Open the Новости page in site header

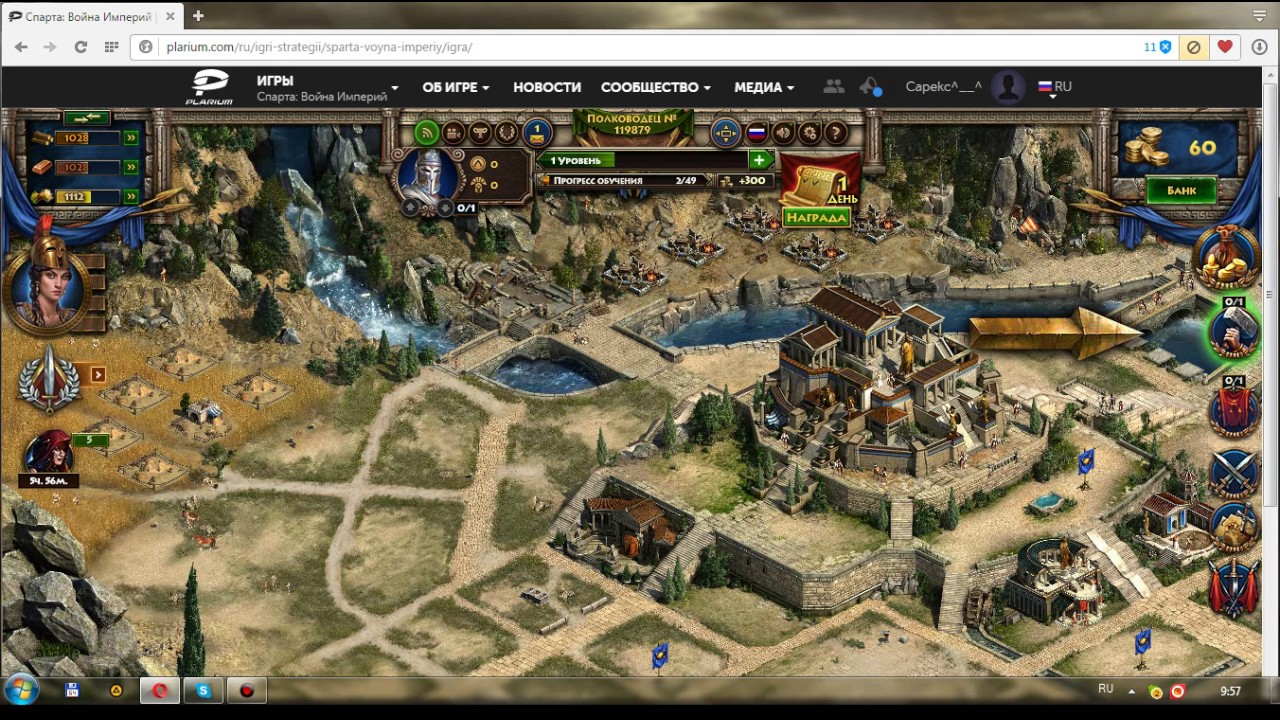click(x=547, y=87)
